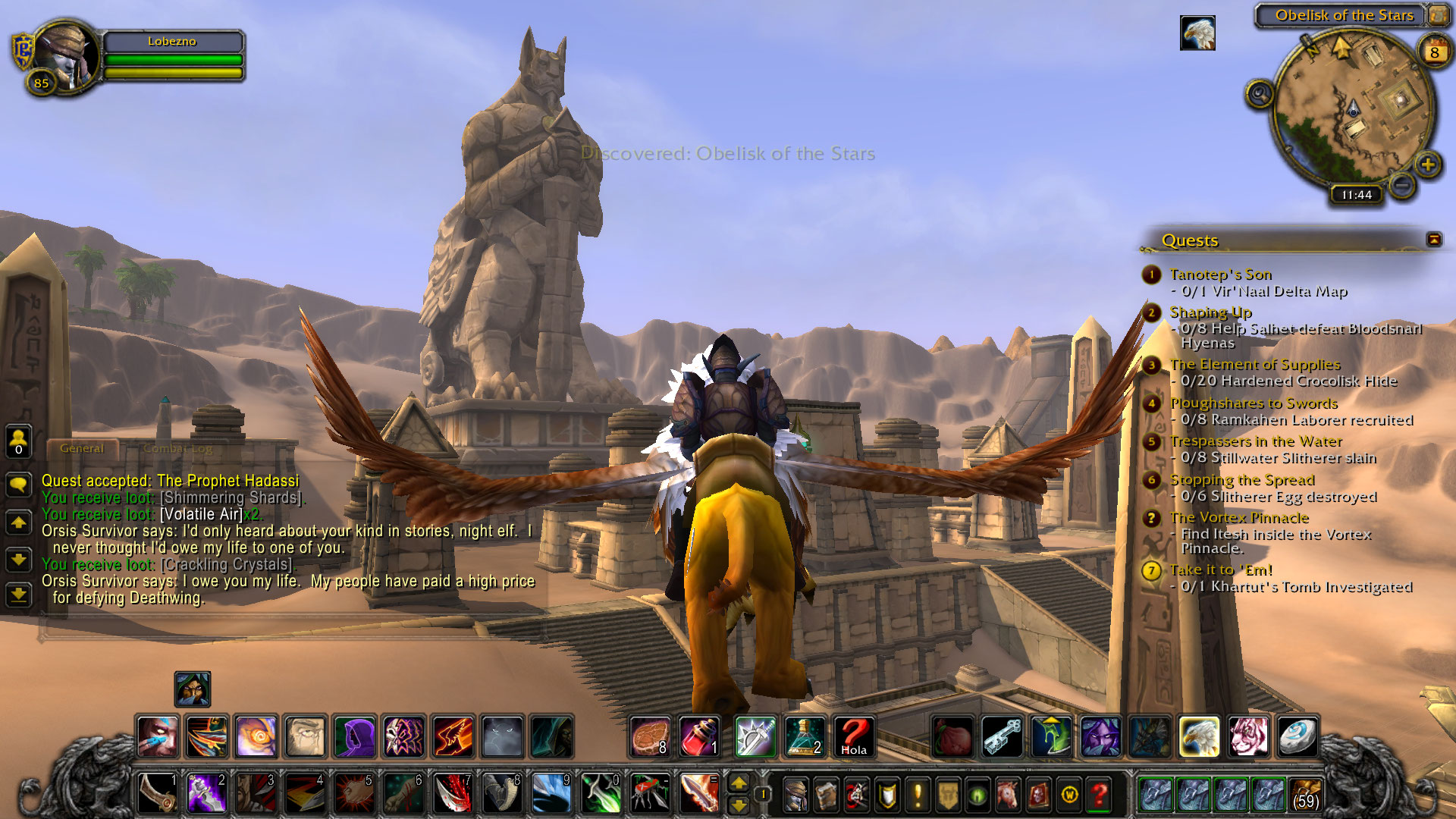This screenshot has width=1456, height=819.
Task: Click the minimap tracking magnifier button
Action: pyautogui.click(x=1260, y=95)
